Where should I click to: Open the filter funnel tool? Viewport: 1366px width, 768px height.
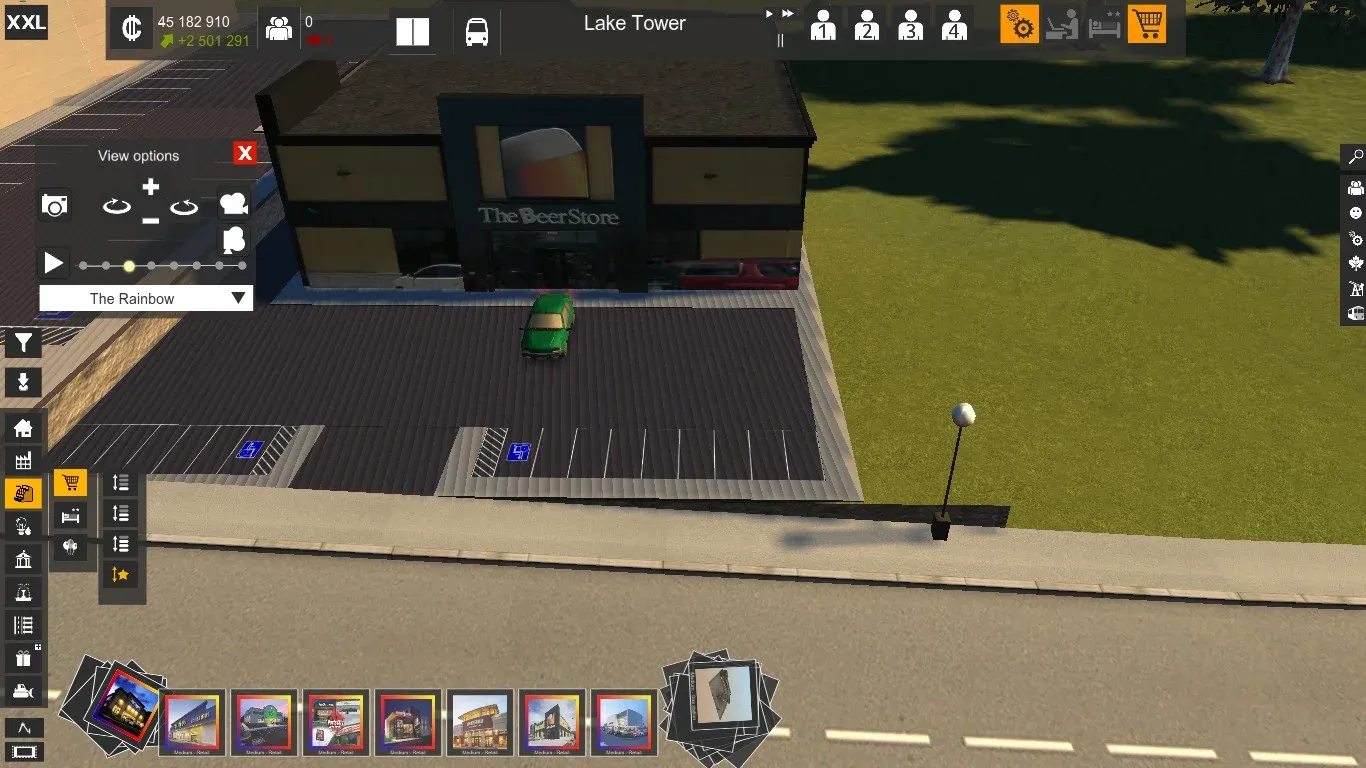pyautogui.click(x=23, y=343)
